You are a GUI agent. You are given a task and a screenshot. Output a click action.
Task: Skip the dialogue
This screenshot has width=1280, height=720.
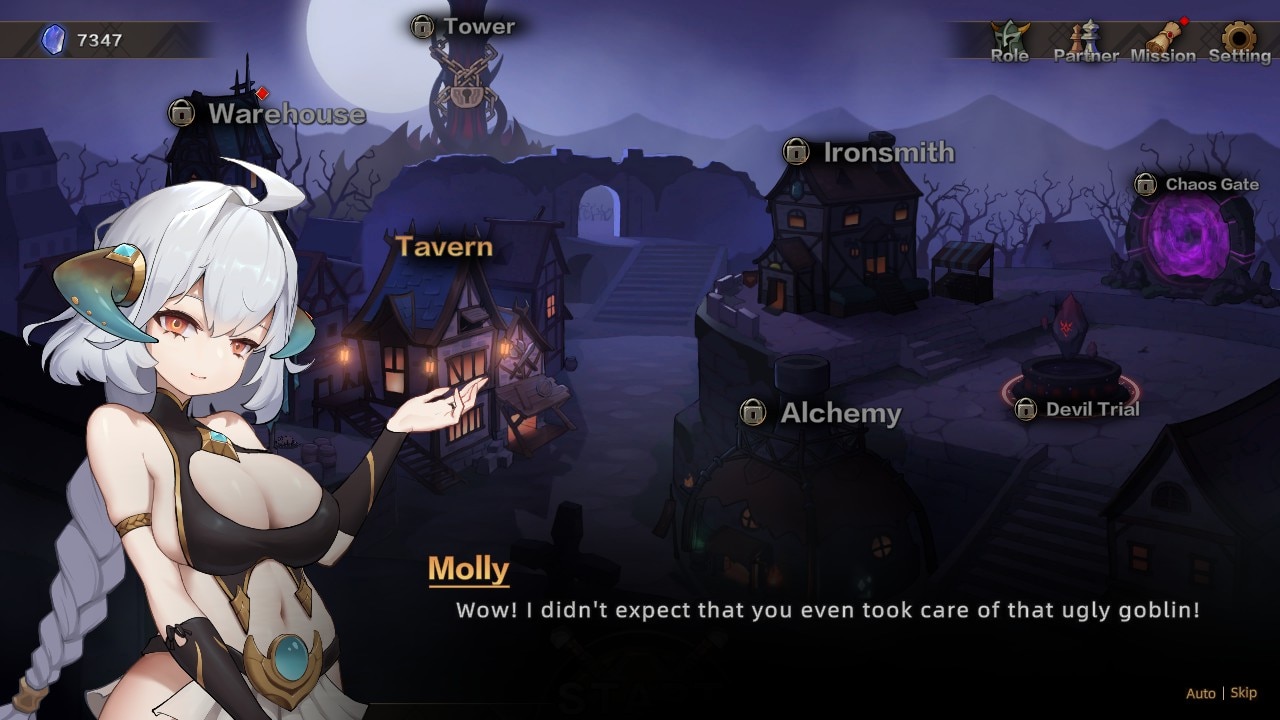(1244, 693)
